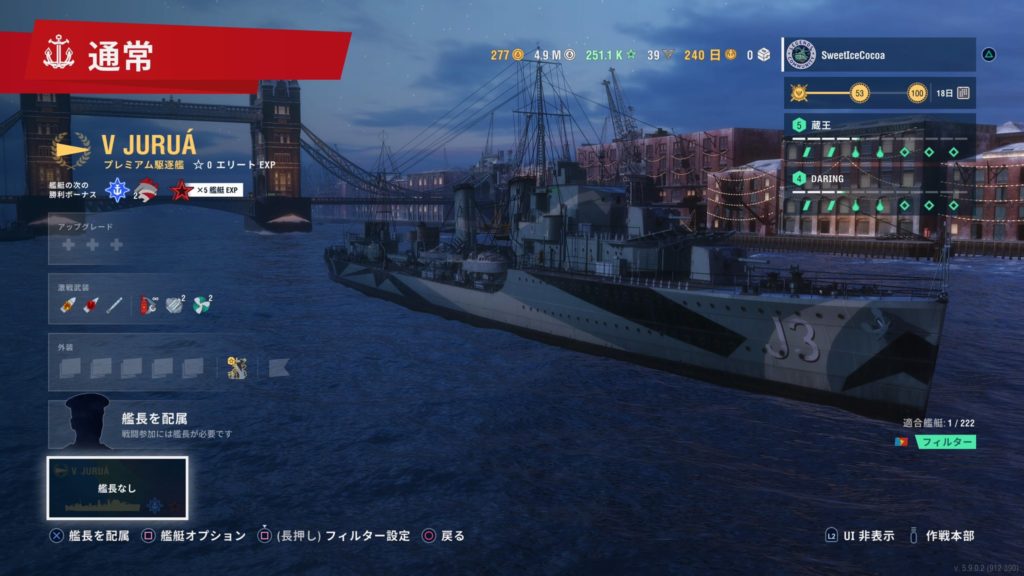Select the torpedo icon in 搭載武装

[x=113, y=304]
